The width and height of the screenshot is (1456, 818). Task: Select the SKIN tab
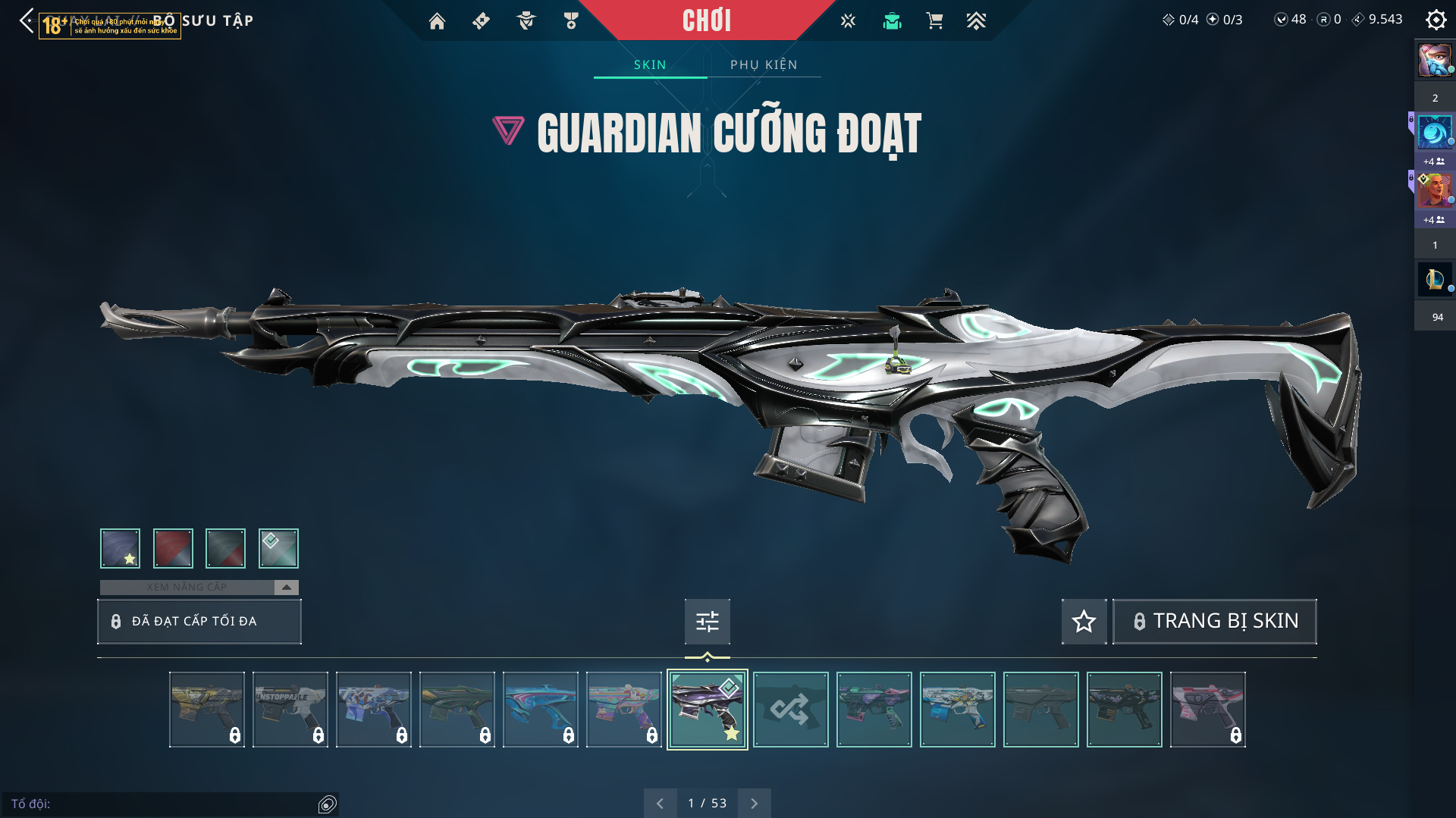[650, 65]
